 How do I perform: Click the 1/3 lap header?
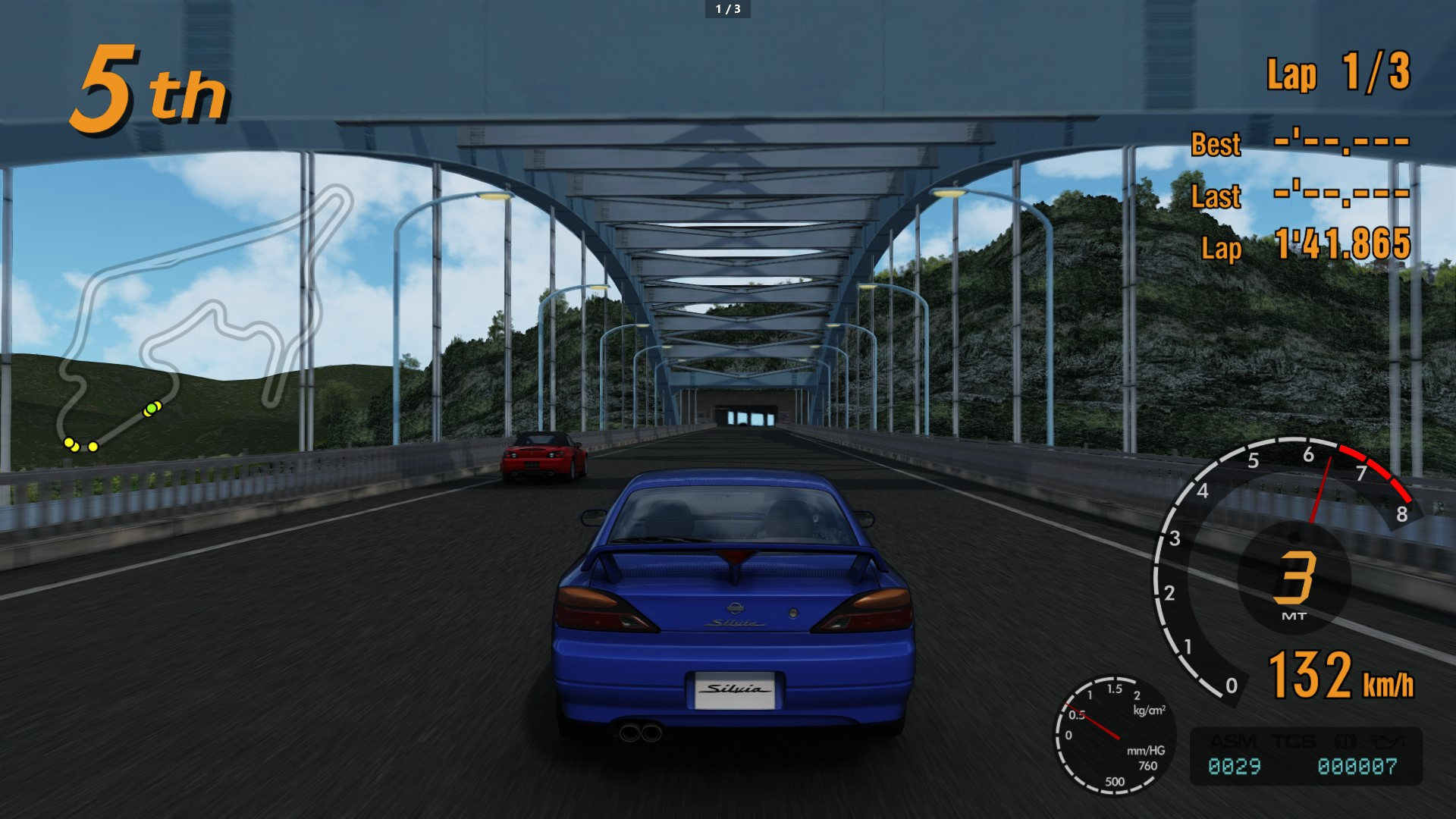726,10
